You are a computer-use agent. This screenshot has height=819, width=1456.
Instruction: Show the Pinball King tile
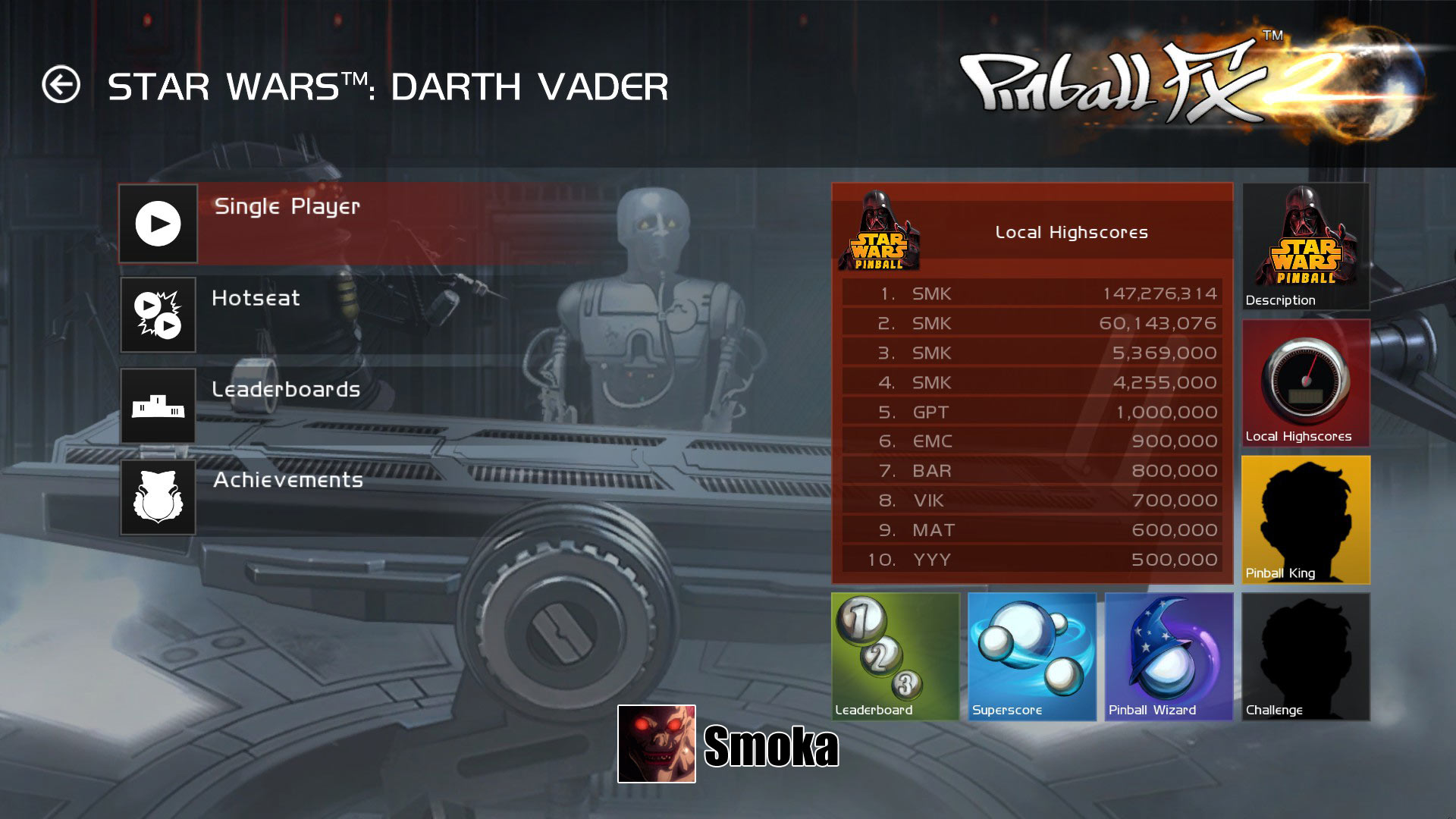[1305, 519]
